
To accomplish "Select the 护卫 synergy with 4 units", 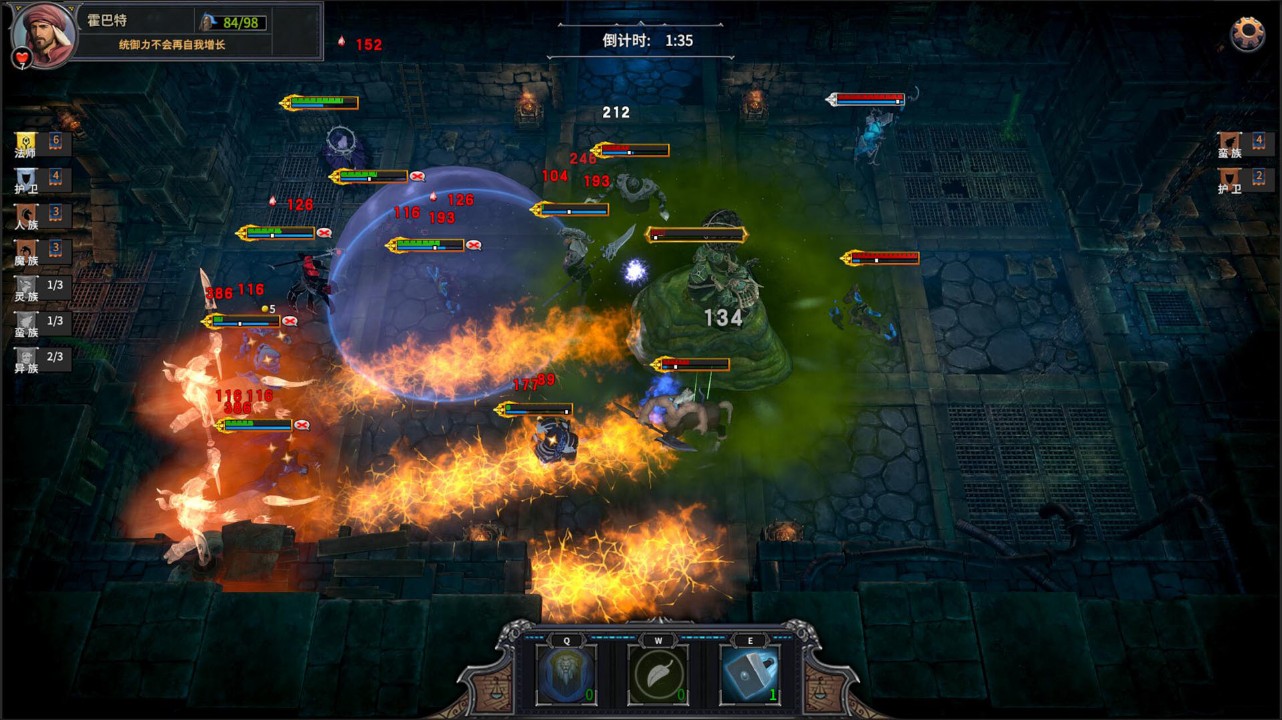I will tap(40, 180).
